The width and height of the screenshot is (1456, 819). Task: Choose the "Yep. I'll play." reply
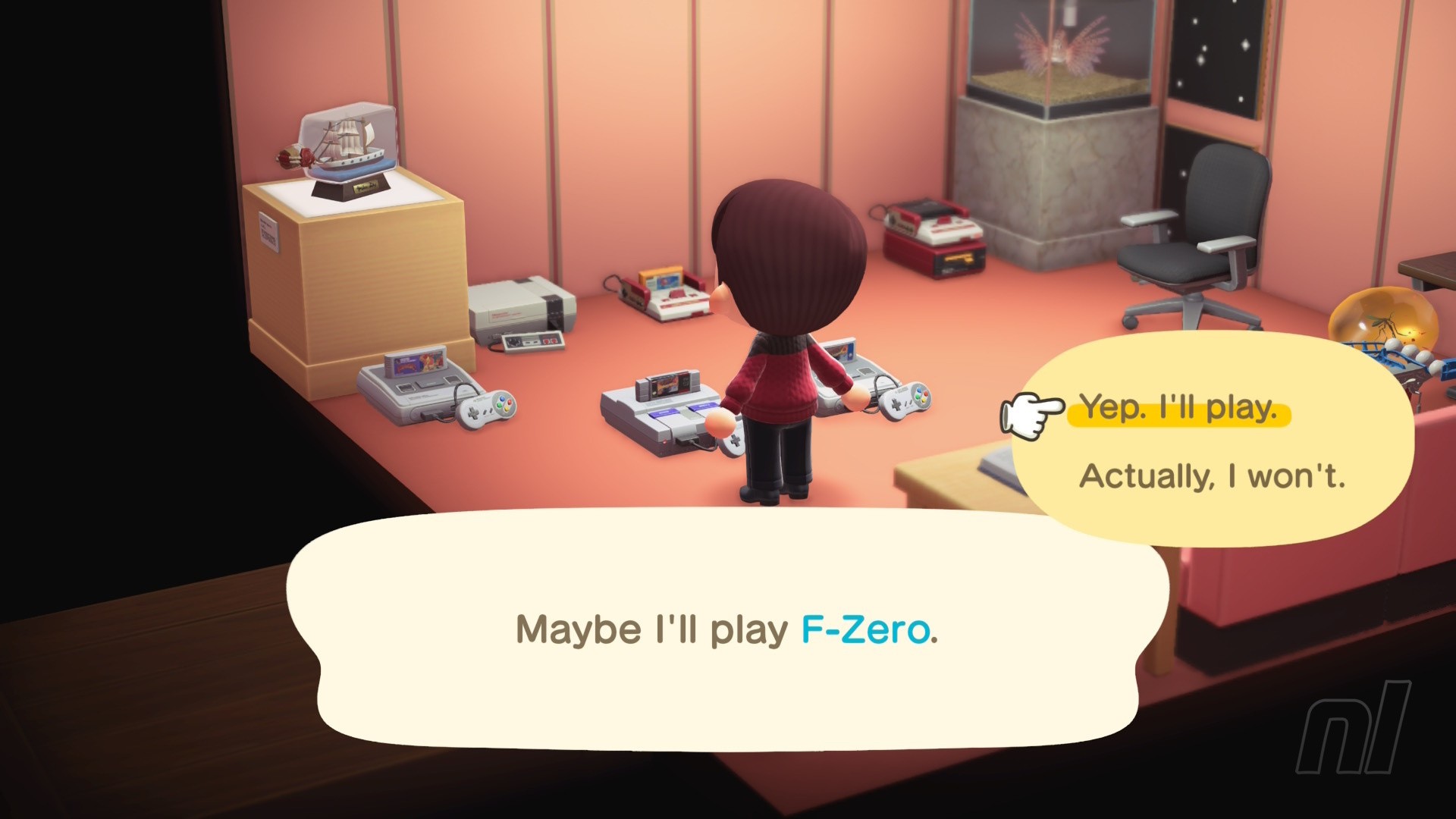[x=1178, y=409]
